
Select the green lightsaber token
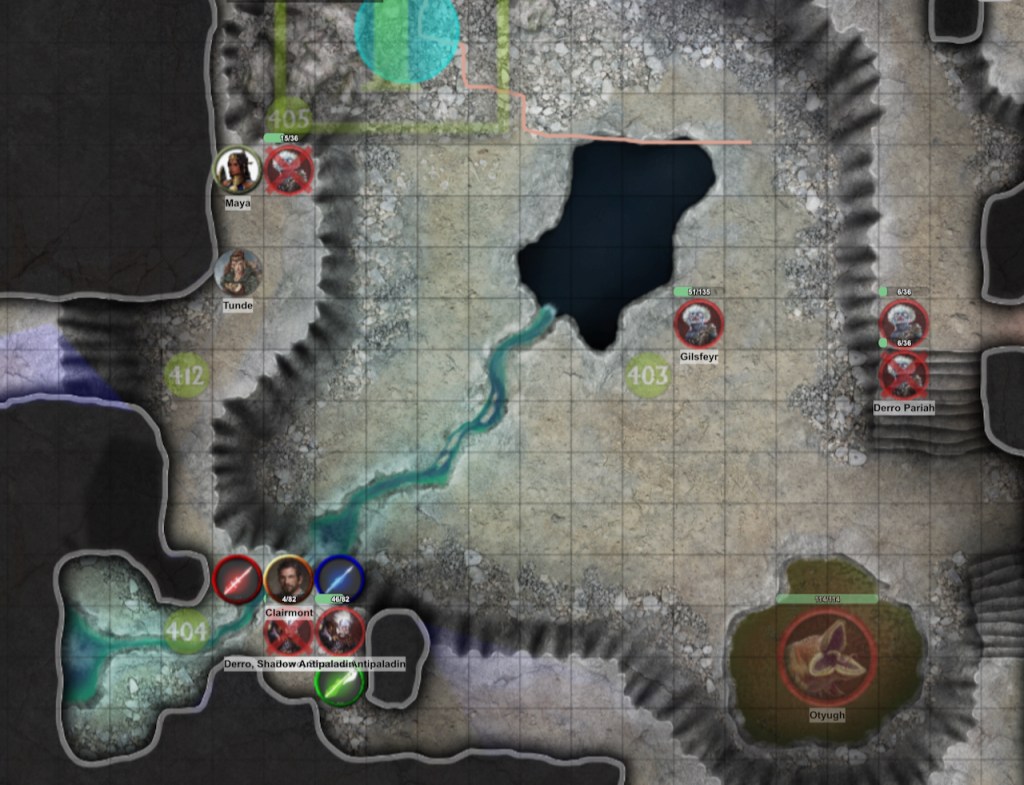[340, 683]
